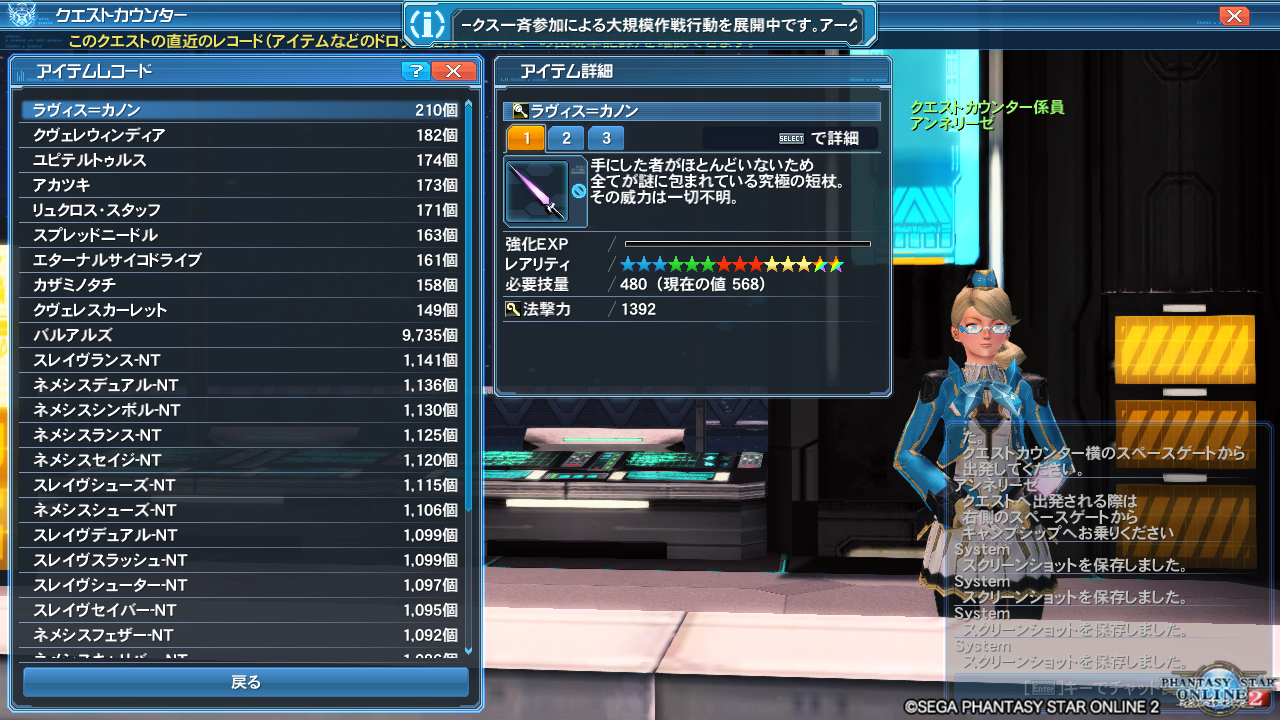Click the rainbow rarity star

[x=835, y=263]
